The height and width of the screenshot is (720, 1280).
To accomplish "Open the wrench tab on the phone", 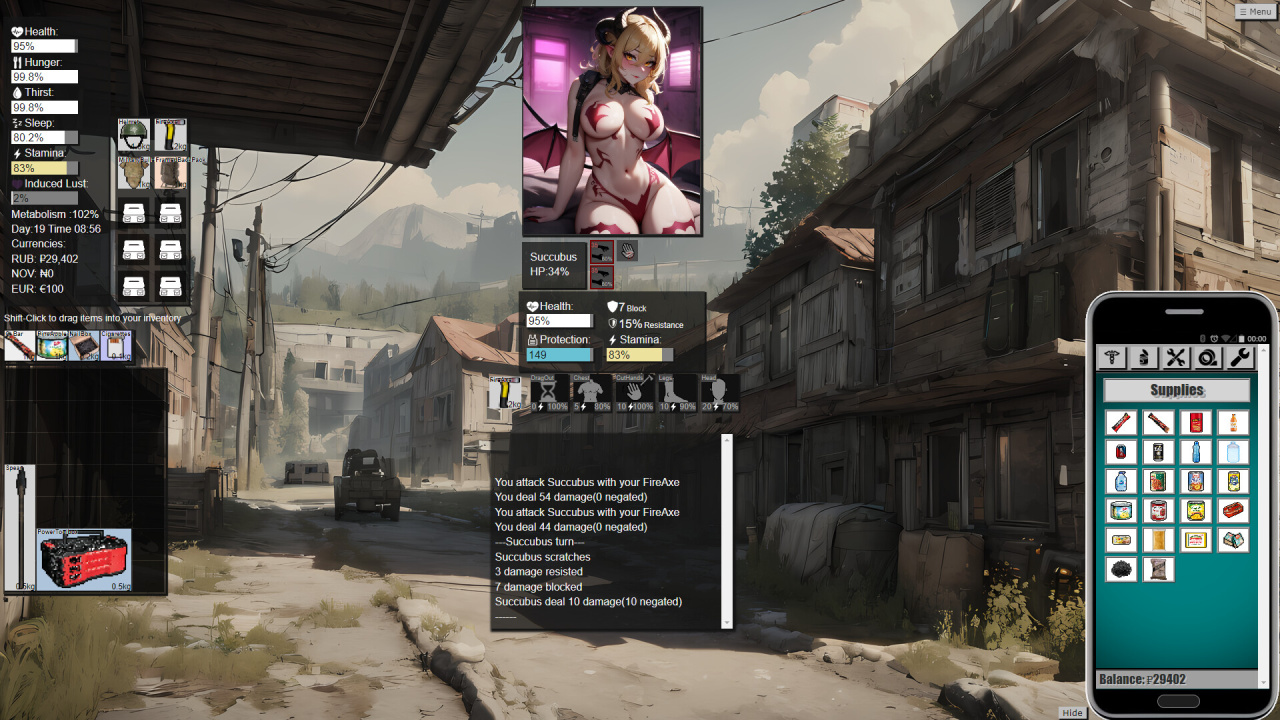I will point(1240,357).
